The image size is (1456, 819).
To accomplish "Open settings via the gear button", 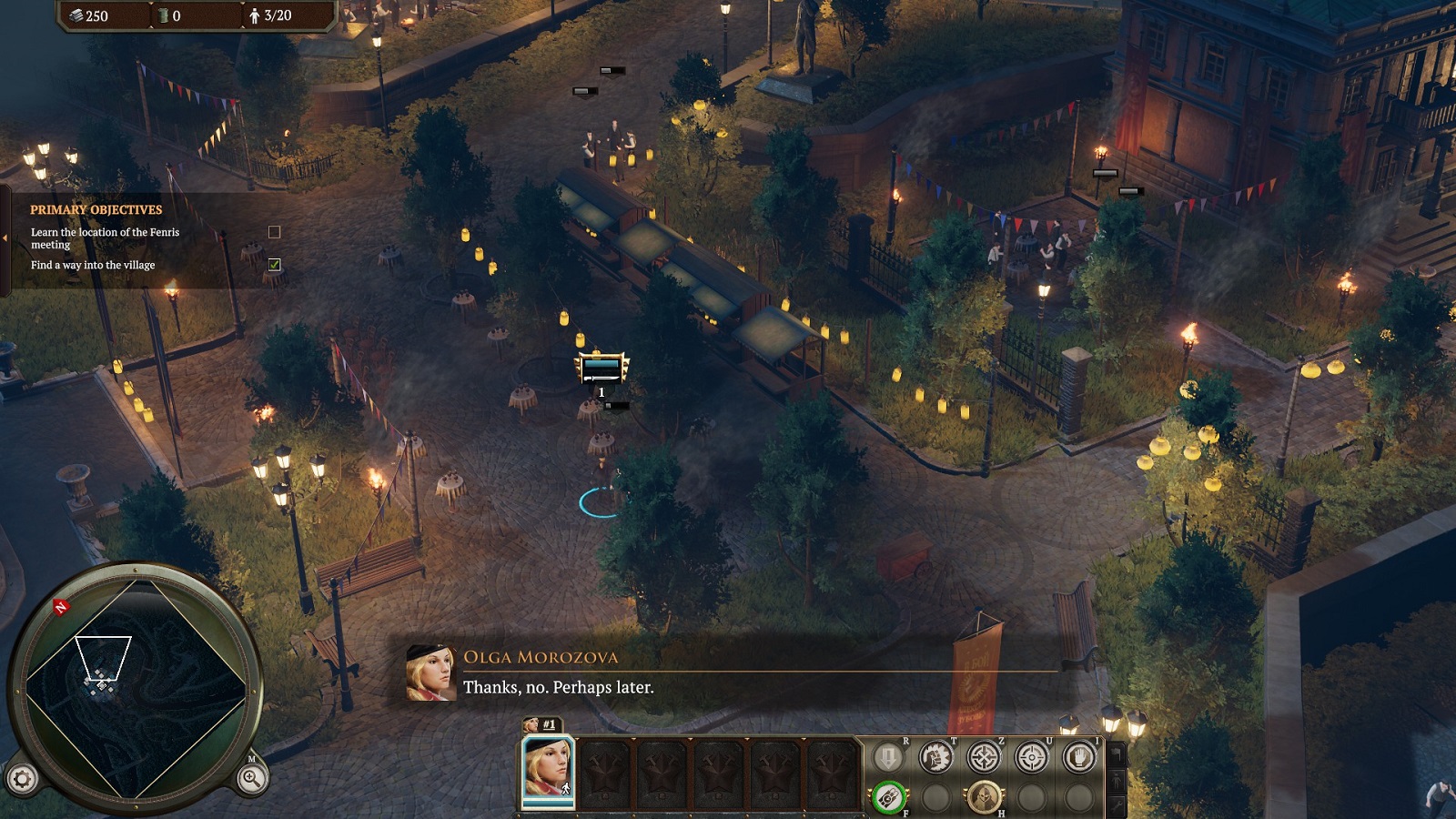I will [x=23, y=778].
